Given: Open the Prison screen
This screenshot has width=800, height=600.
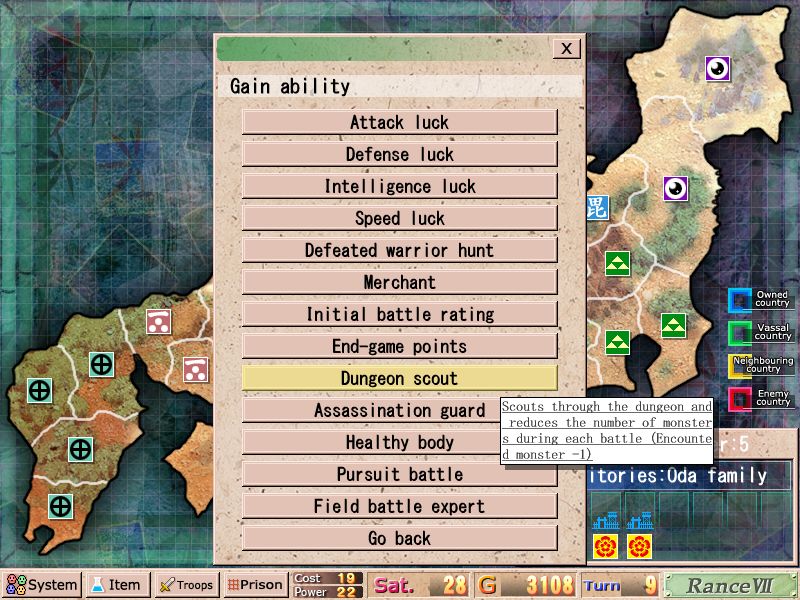Looking at the screenshot, I should click(255, 585).
